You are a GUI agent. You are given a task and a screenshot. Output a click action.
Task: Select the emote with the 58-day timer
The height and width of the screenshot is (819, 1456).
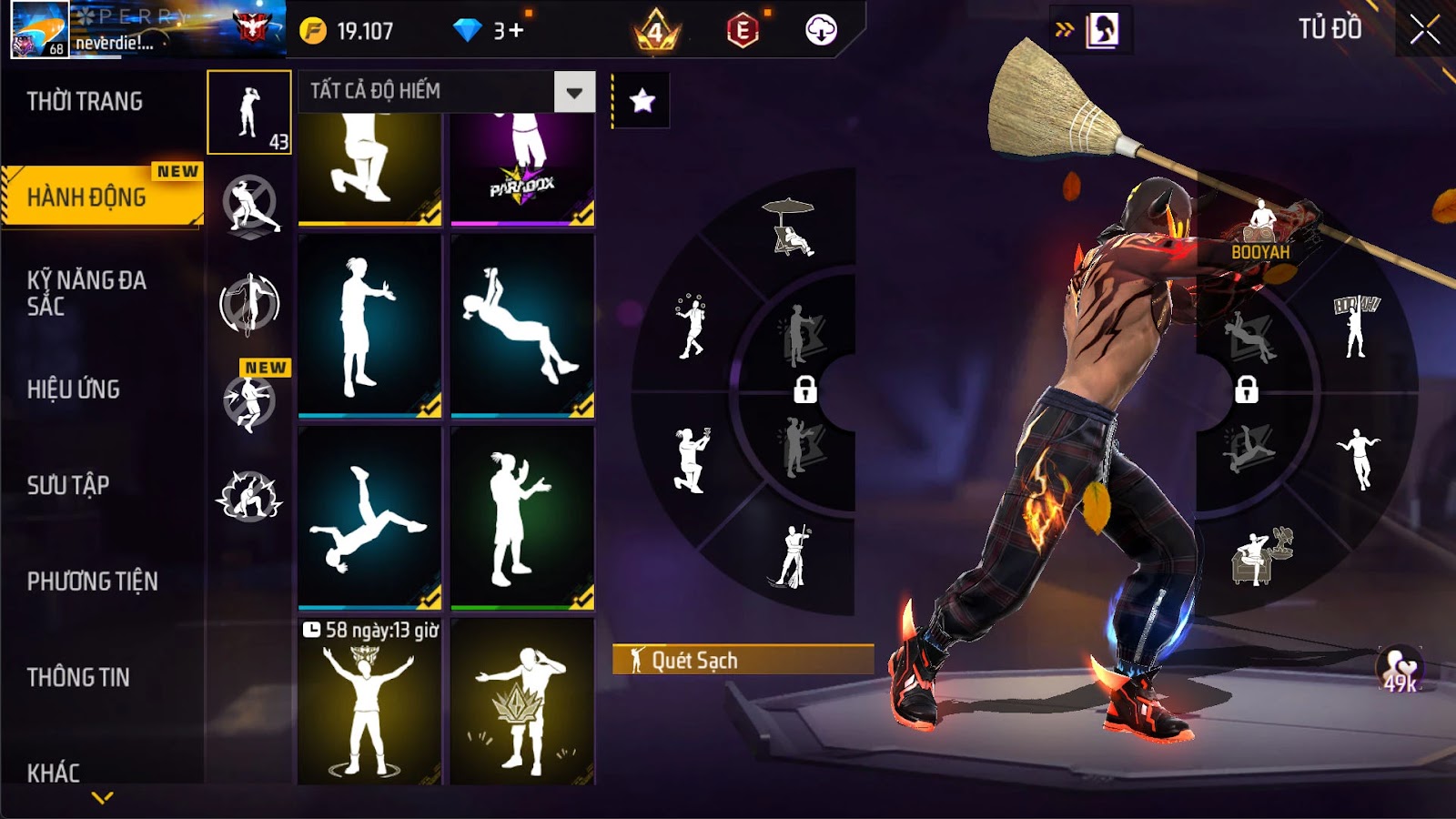point(369,701)
